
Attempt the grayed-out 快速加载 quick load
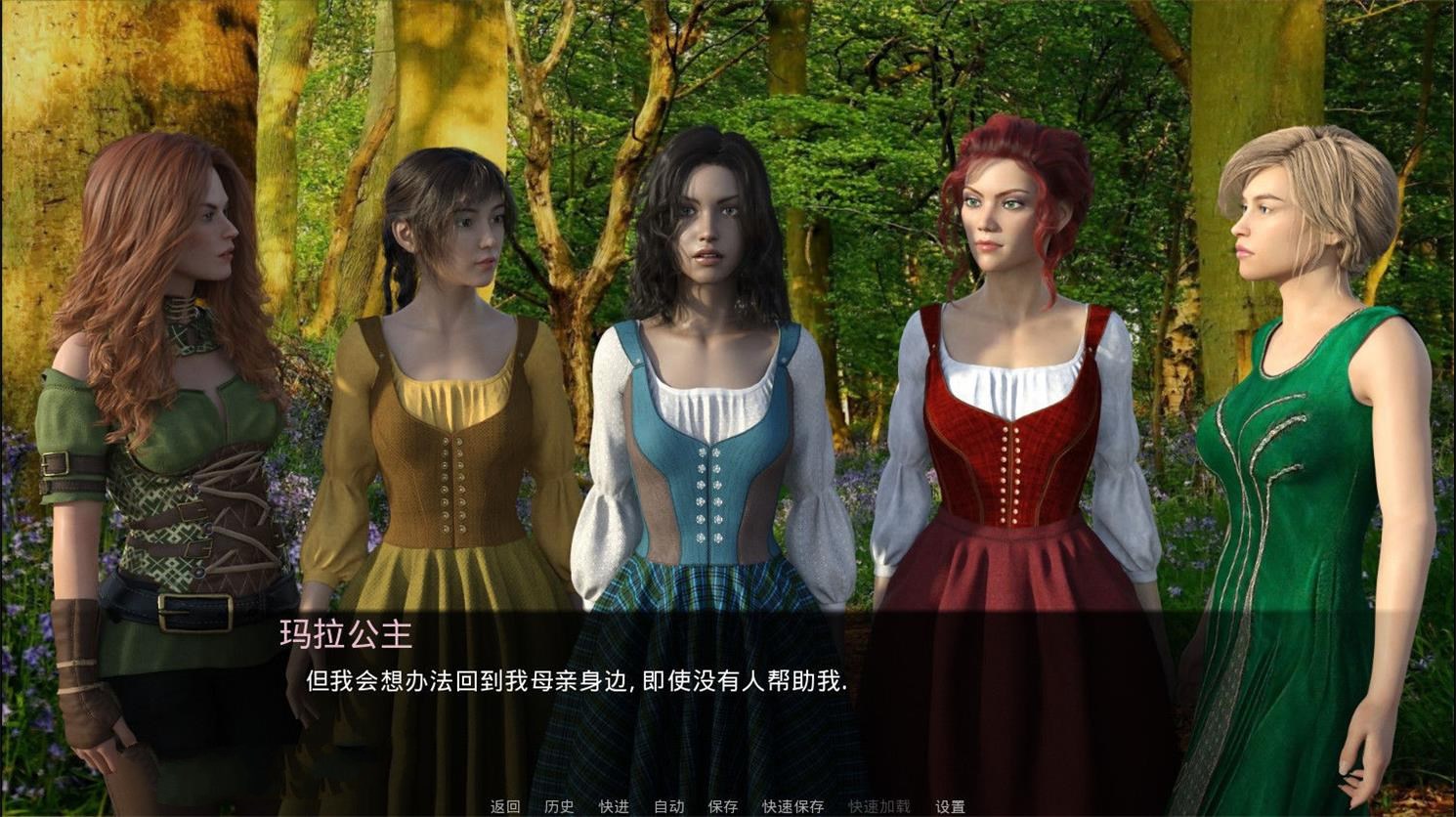pos(878,807)
